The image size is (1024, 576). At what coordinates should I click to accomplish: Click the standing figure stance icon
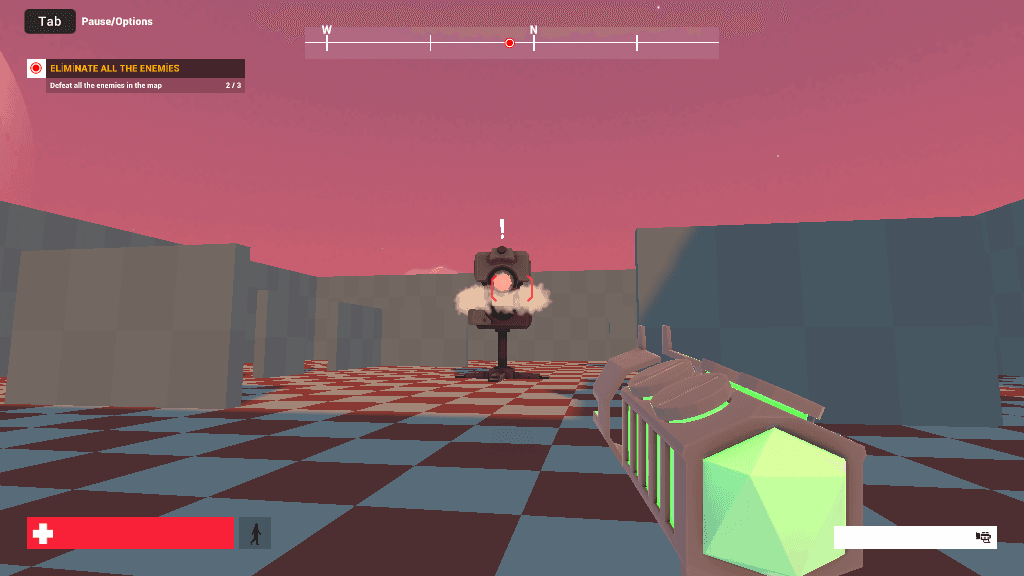tap(255, 533)
